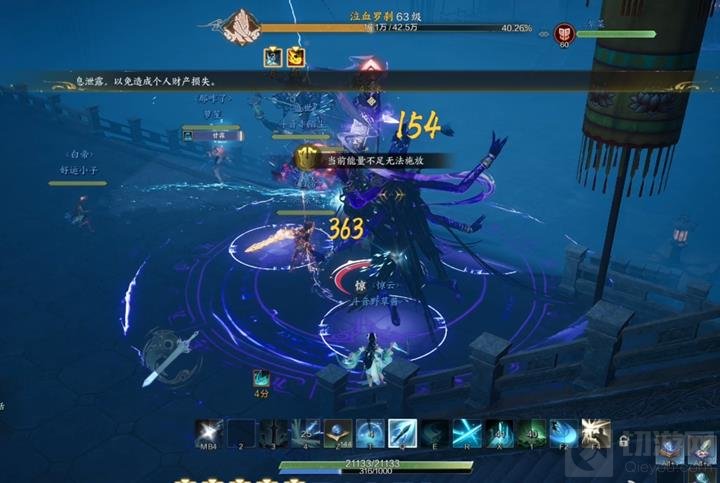Screen dimensions: 720x483
Task: Click the teal buff icon showing 4分
Action: (260, 378)
